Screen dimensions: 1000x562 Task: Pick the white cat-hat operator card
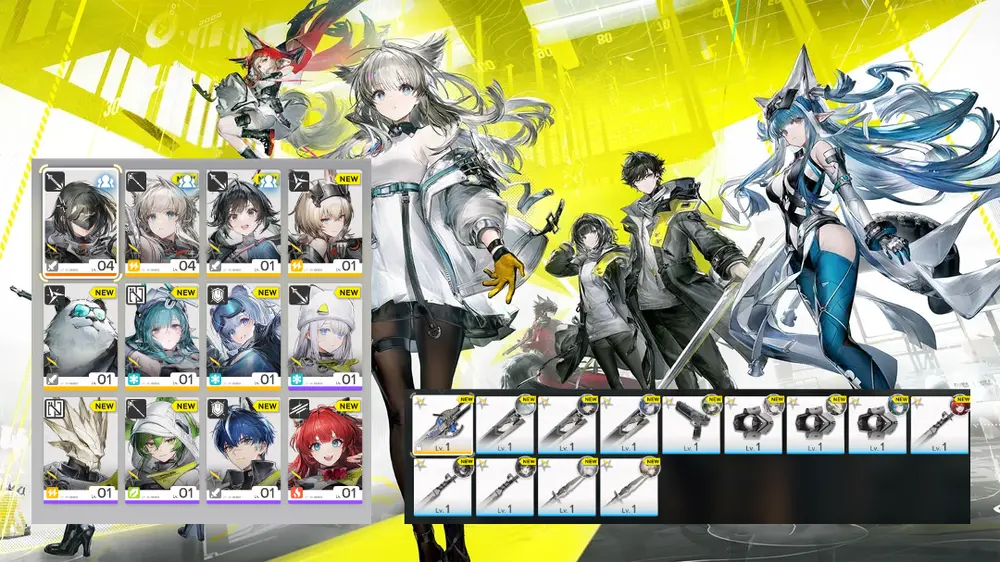[x=325, y=336]
